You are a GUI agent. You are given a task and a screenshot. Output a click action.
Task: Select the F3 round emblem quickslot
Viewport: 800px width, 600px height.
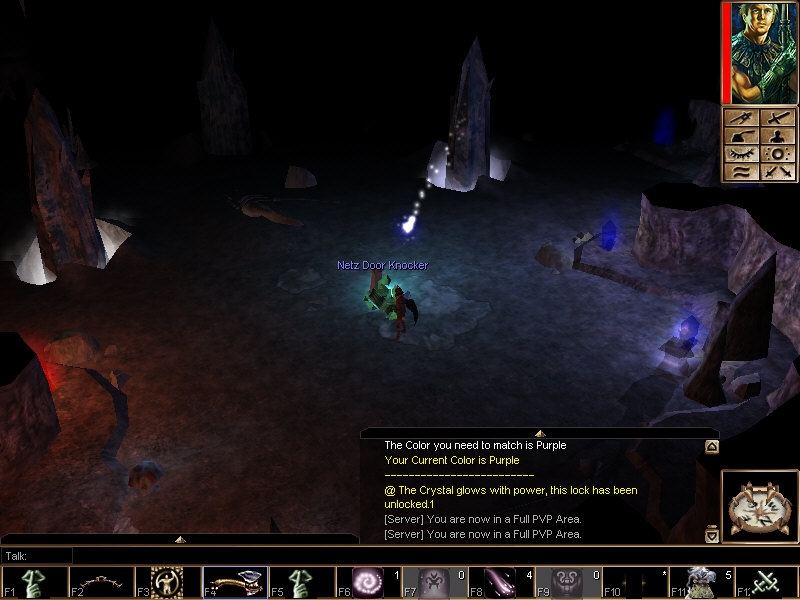click(163, 582)
